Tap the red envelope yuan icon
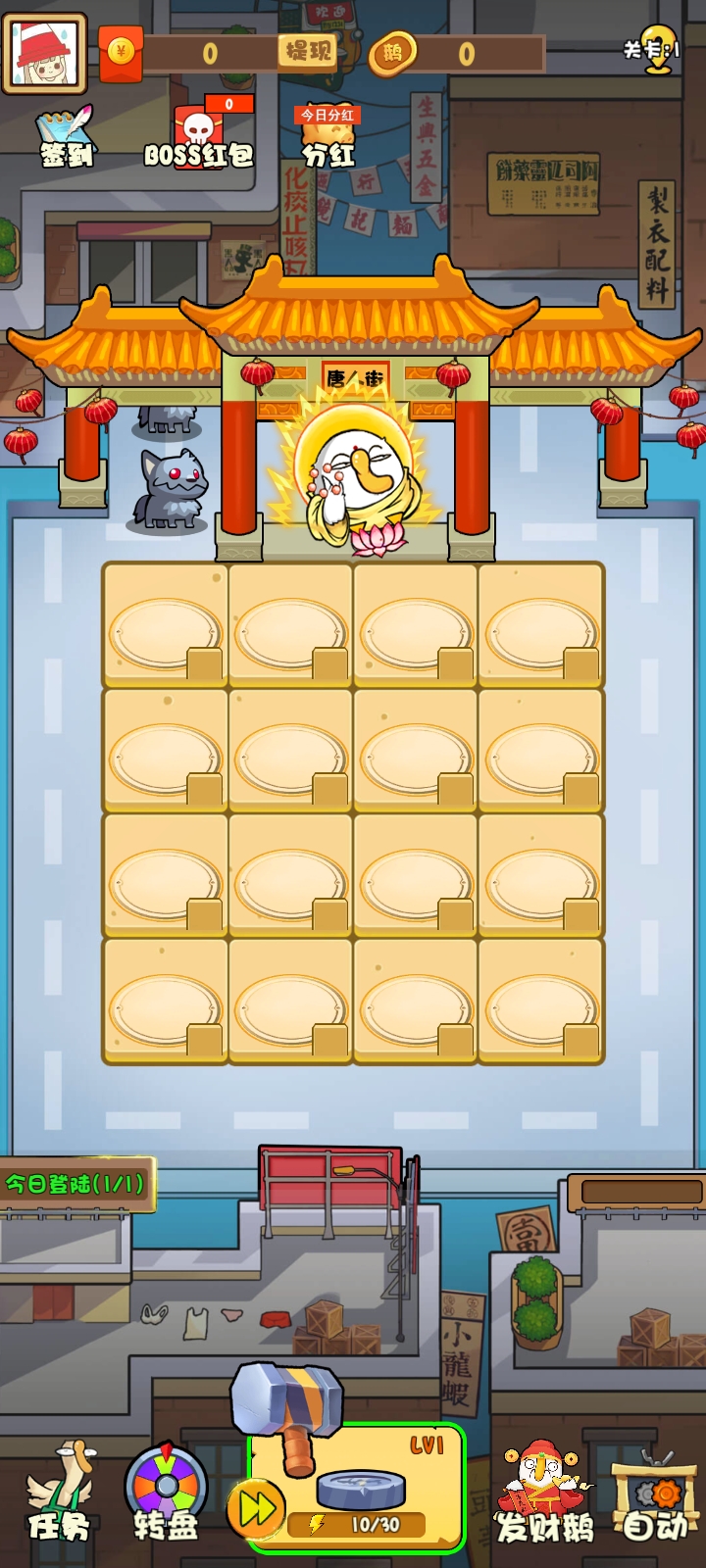Image resolution: width=706 pixels, height=1568 pixels. point(121,52)
